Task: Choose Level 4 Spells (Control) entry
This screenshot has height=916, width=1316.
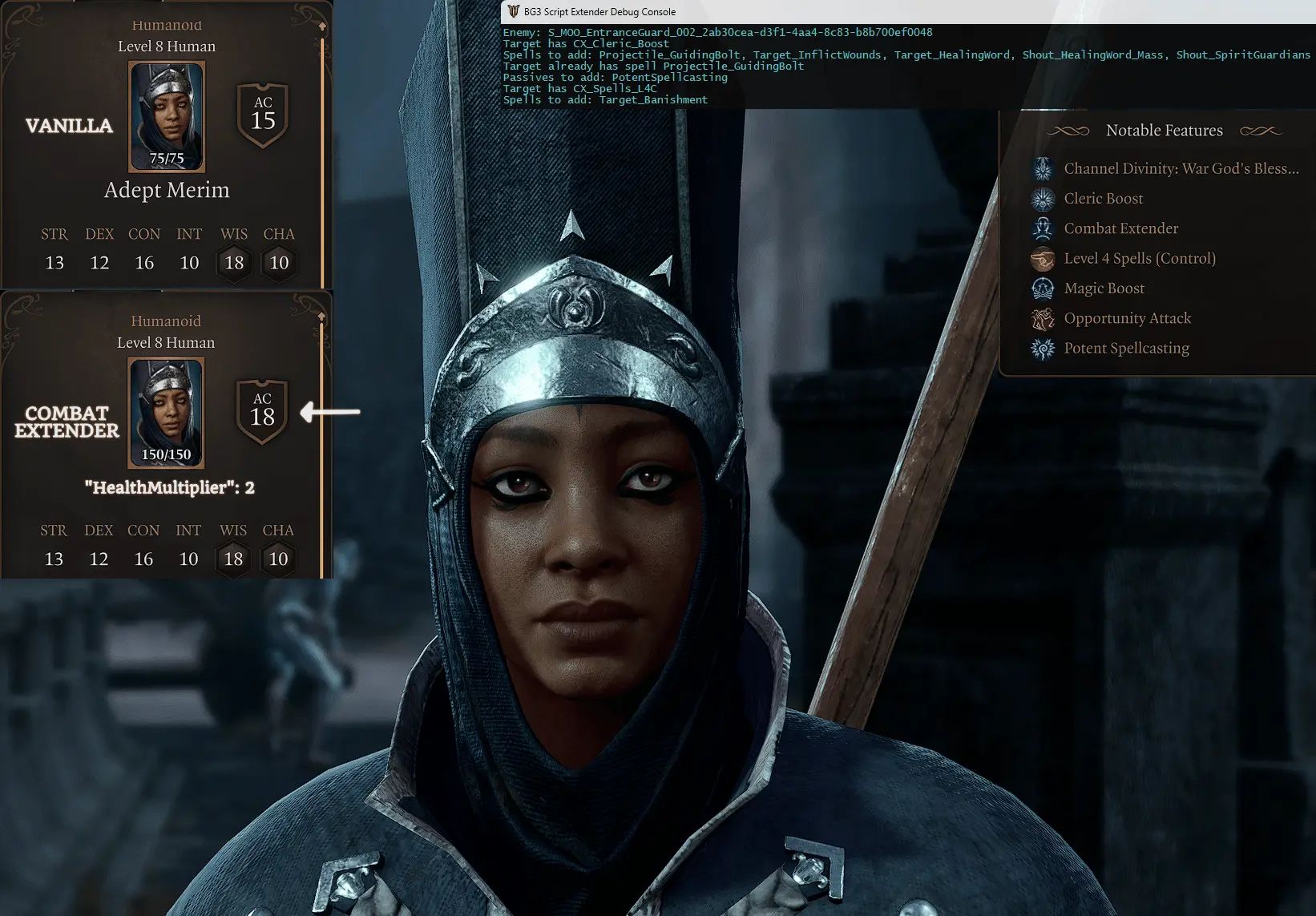Action: coord(1139,258)
